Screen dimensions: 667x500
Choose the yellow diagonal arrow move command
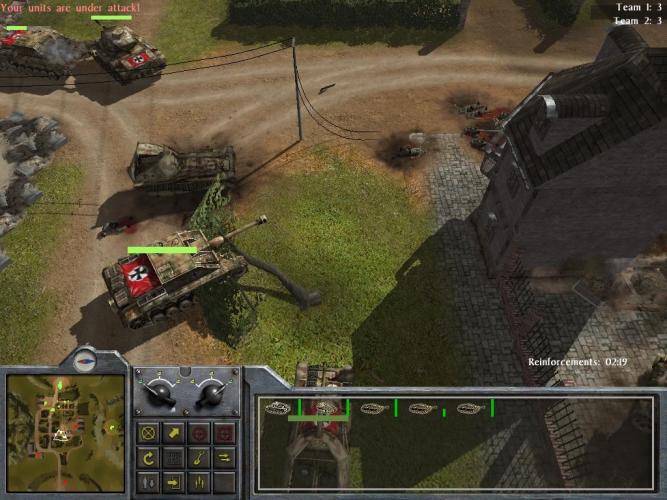[x=174, y=433]
